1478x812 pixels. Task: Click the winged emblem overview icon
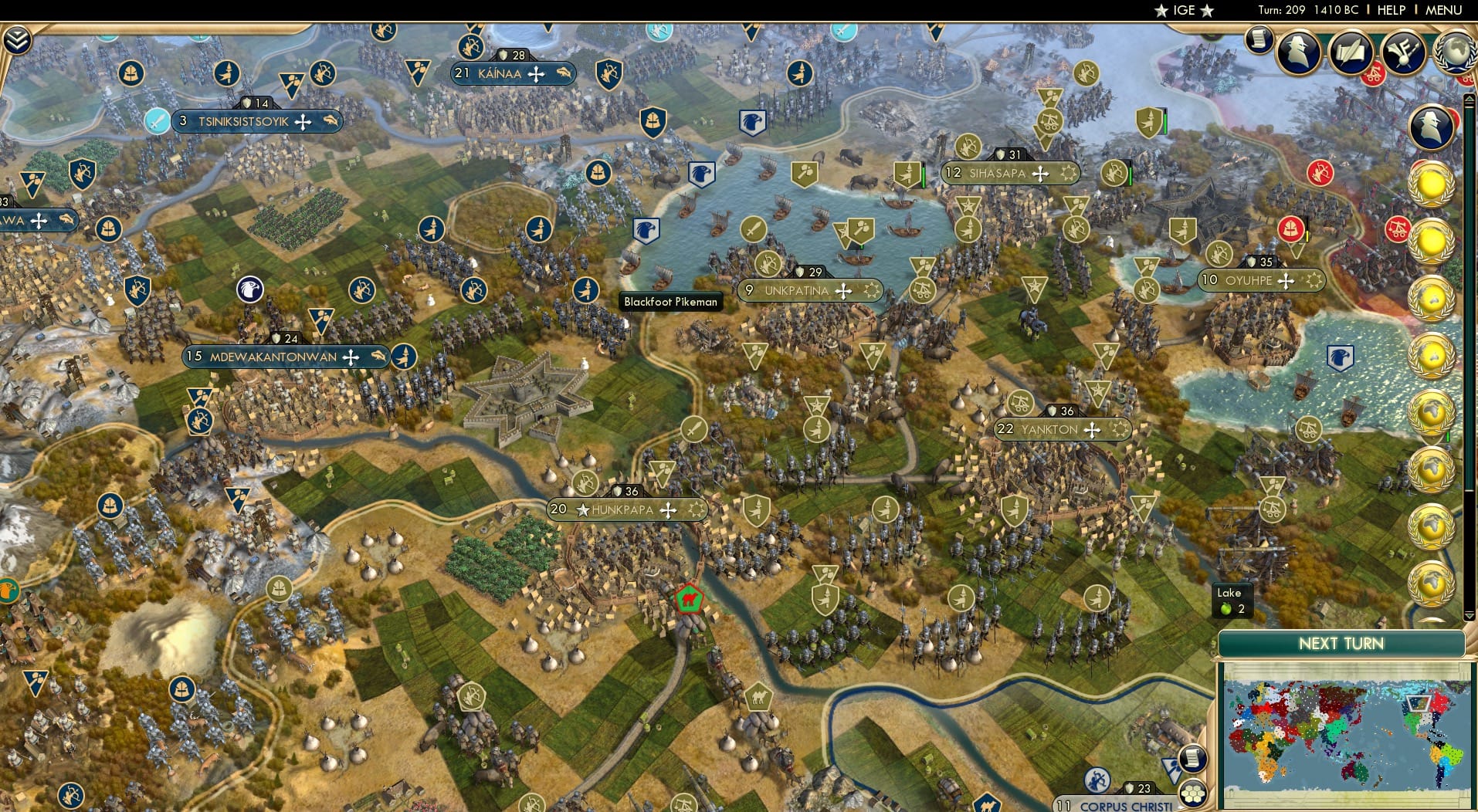(x=1403, y=52)
